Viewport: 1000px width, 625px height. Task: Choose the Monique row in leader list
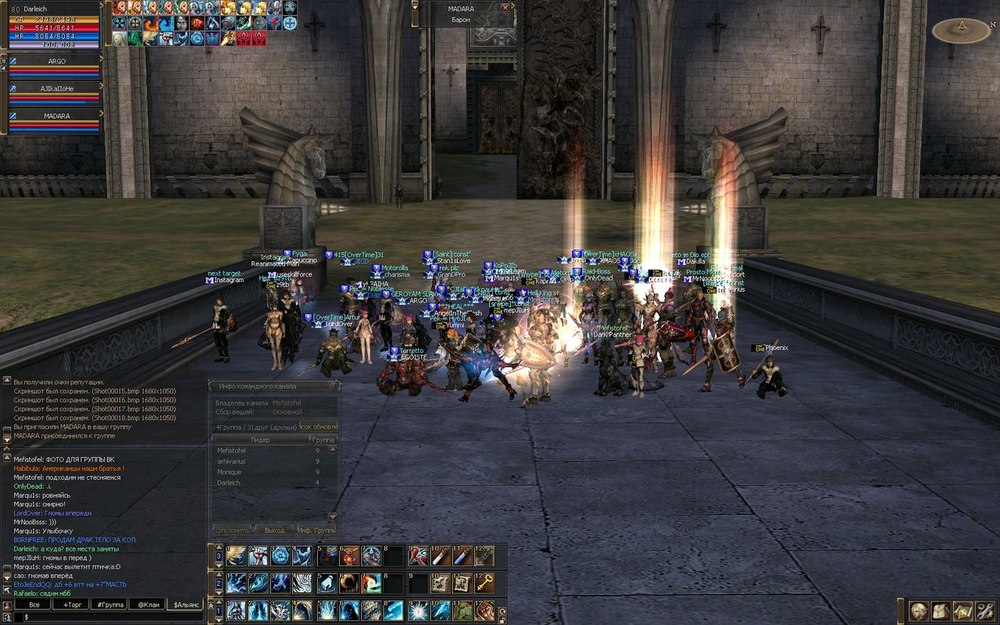point(230,472)
